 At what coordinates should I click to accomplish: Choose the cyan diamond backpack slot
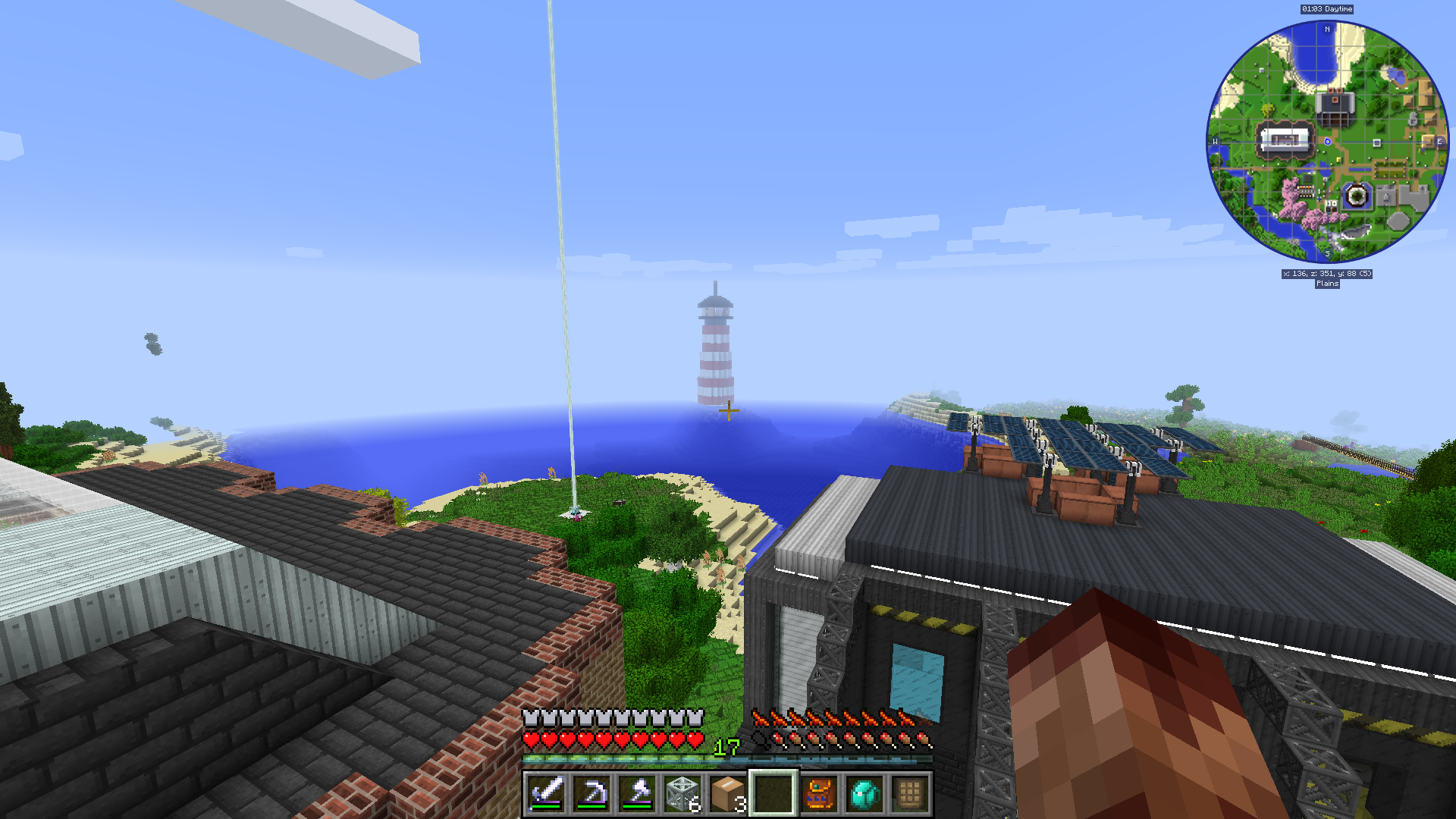864,793
